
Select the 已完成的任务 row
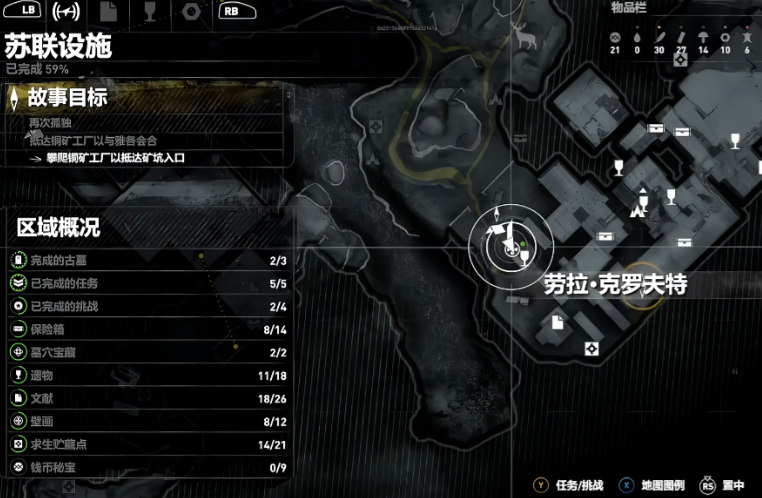[x=152, y=284]
